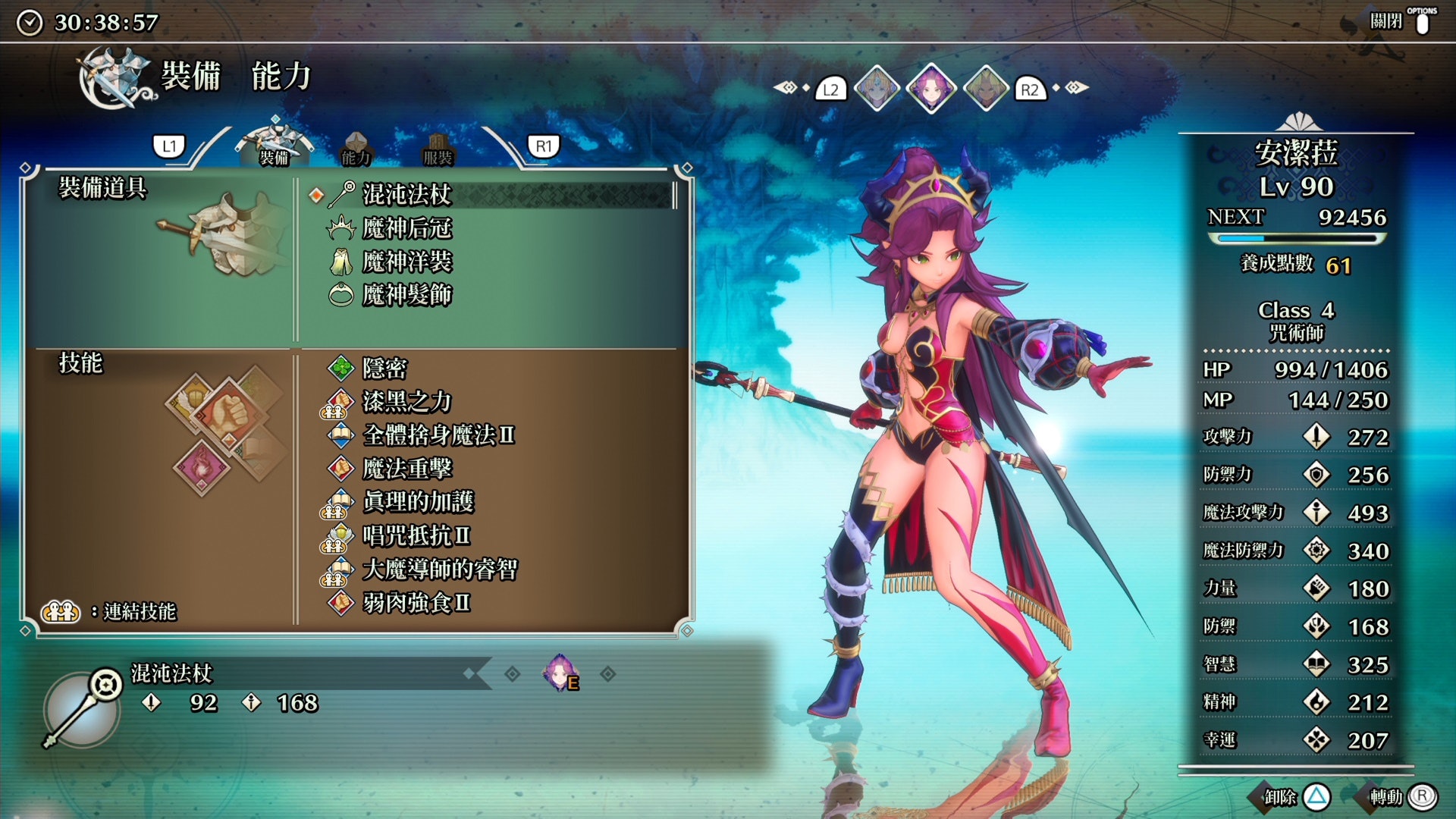Switch to the blonde character portrait

coord(877,89)
